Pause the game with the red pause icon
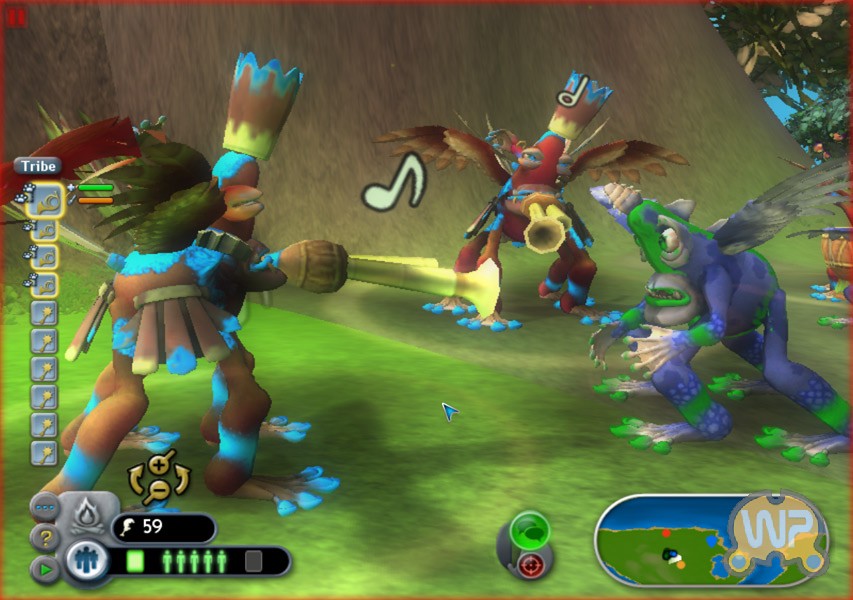The image size is (853, 600). [x=16, y=17]
